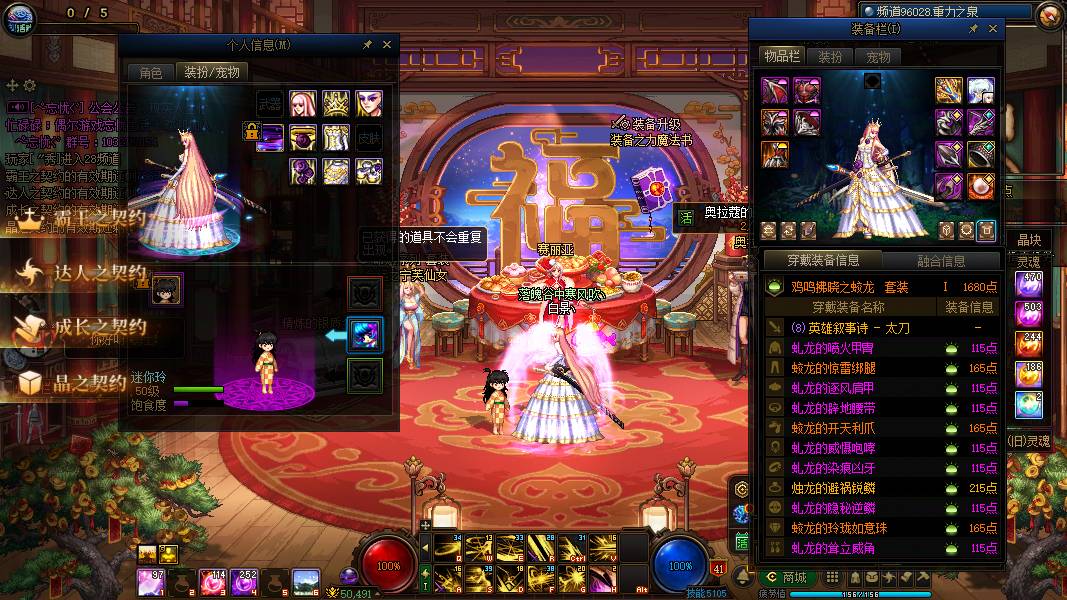The width and height of the screenshot is (1067, 600).
Task: Select the 英雄叙事诗 太刀 equipment row
Action: pos(880,327)
